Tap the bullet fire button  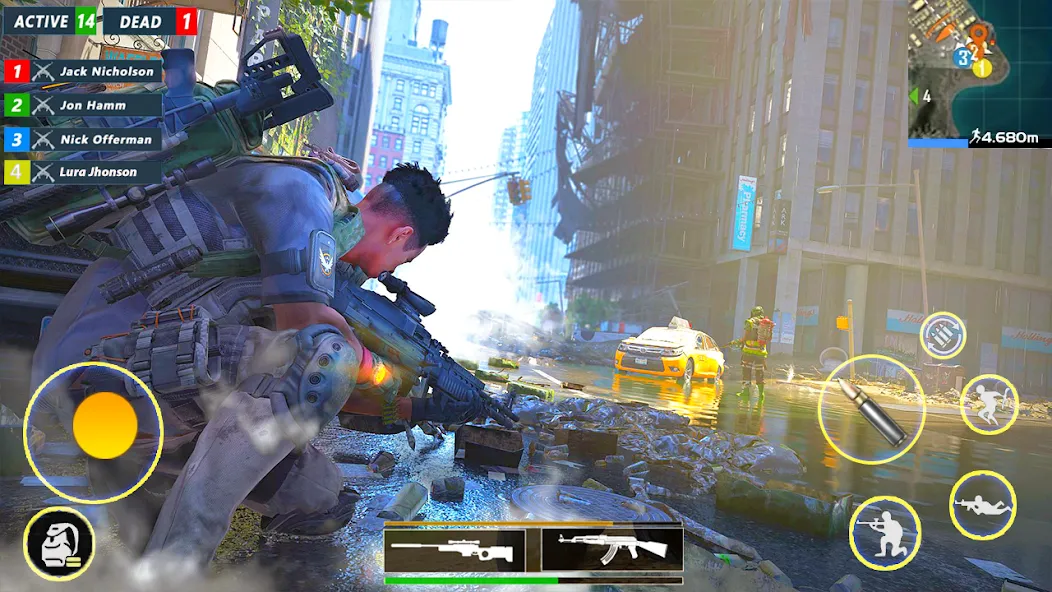(x=871, y=408)
